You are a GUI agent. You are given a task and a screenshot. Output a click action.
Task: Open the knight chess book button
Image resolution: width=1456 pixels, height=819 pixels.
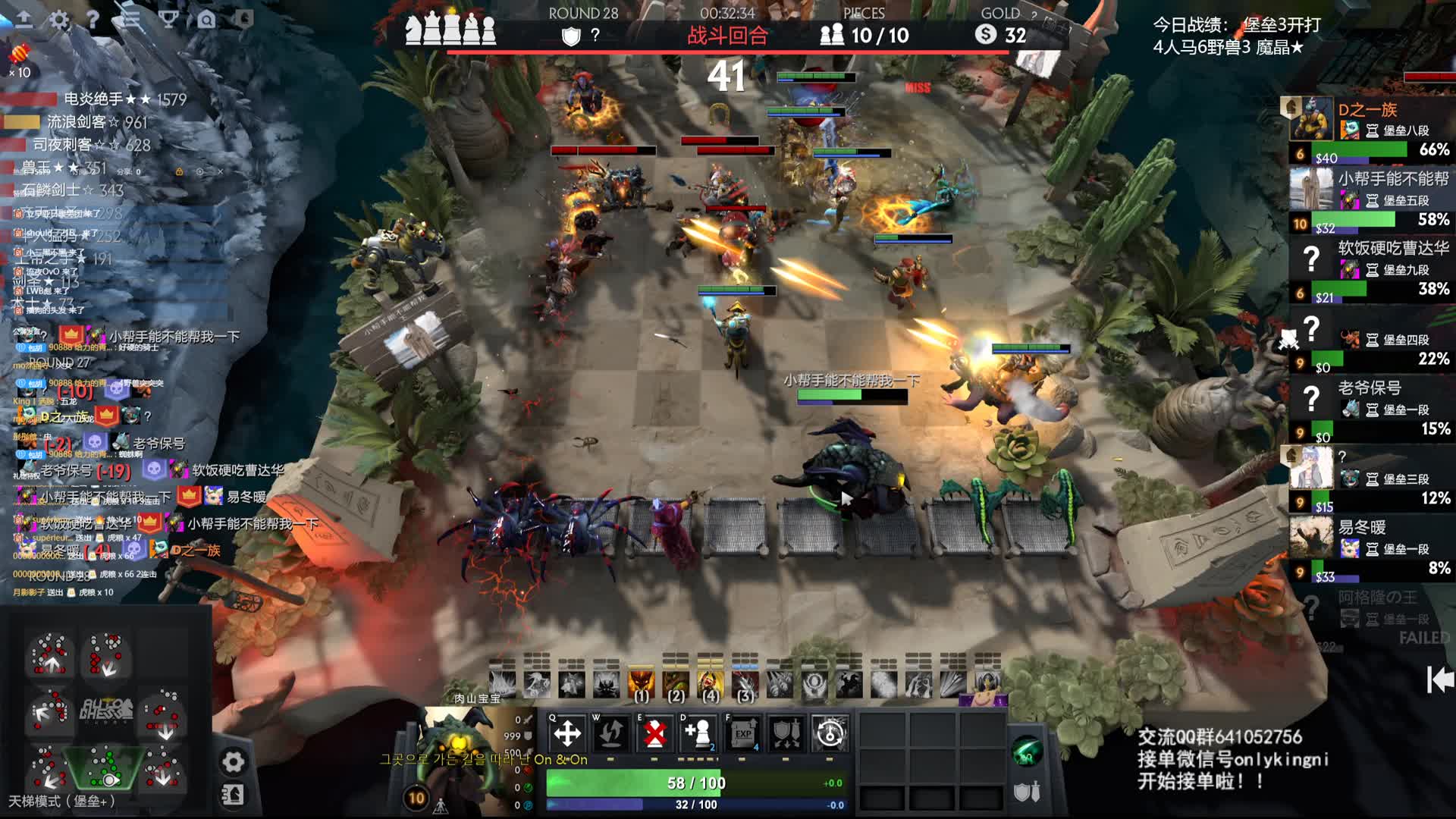point(234,795)
